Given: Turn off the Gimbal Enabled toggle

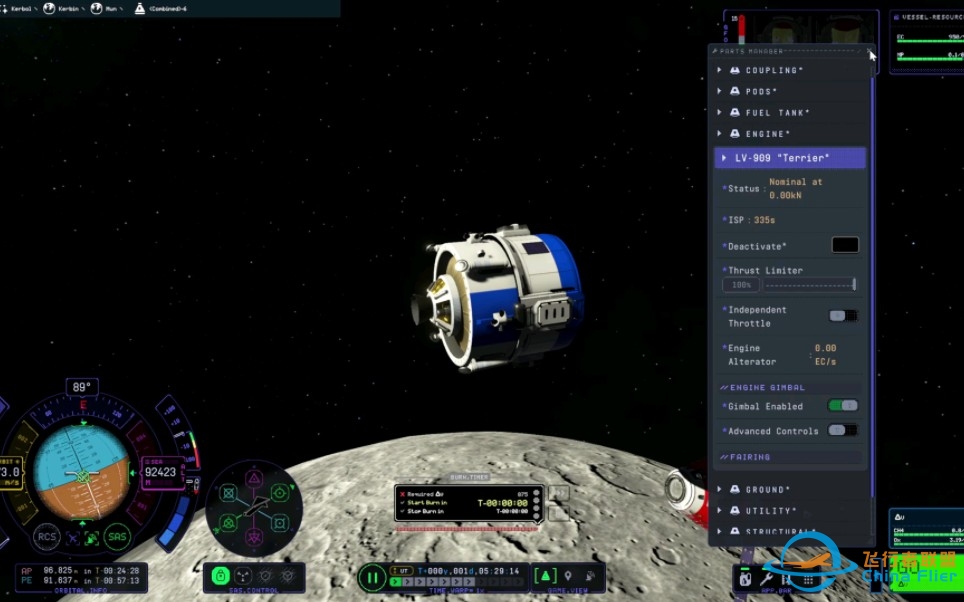Looking at the screenshot, I should [843, 406].
